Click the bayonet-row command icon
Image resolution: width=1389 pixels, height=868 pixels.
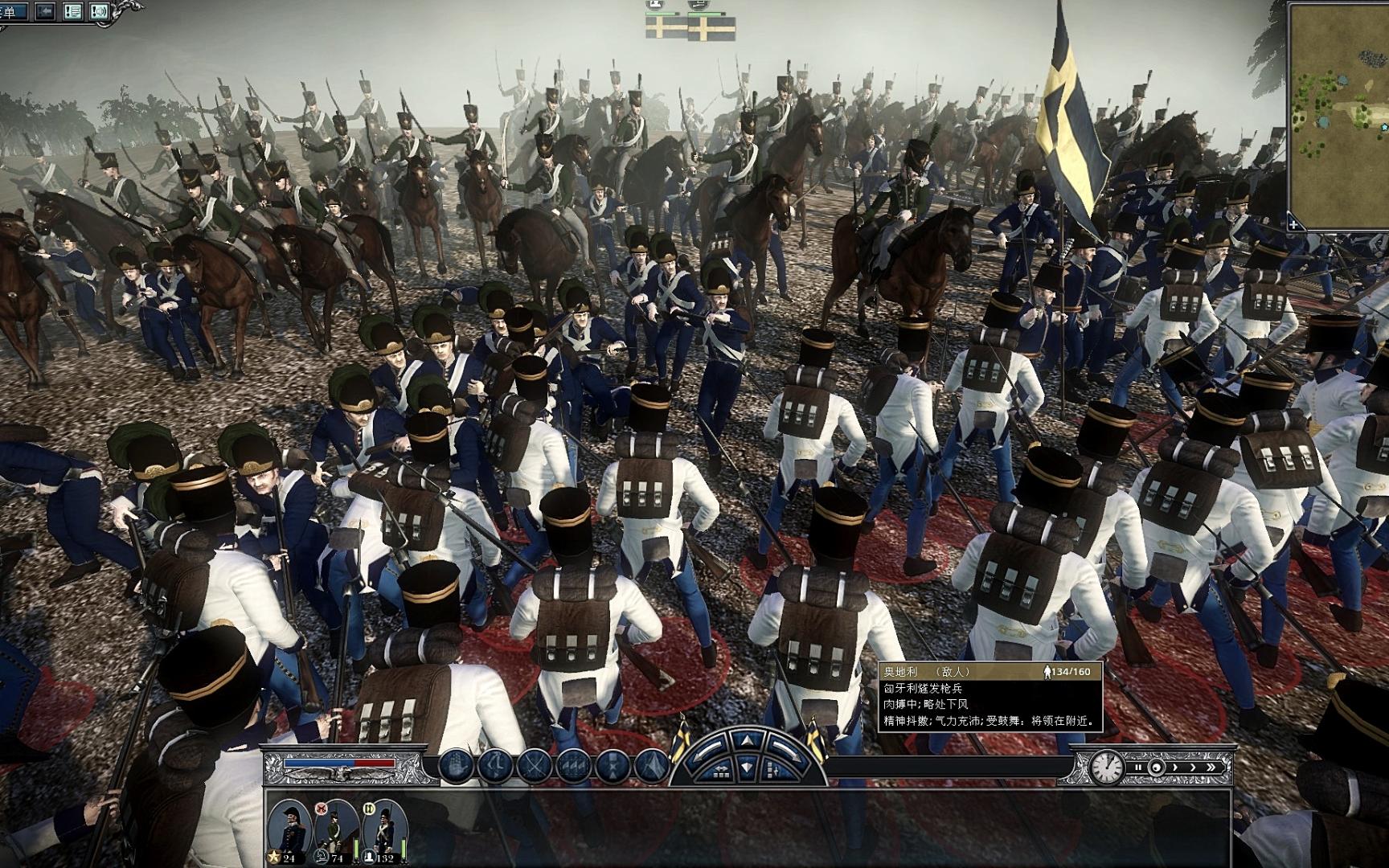coord(572,765)
